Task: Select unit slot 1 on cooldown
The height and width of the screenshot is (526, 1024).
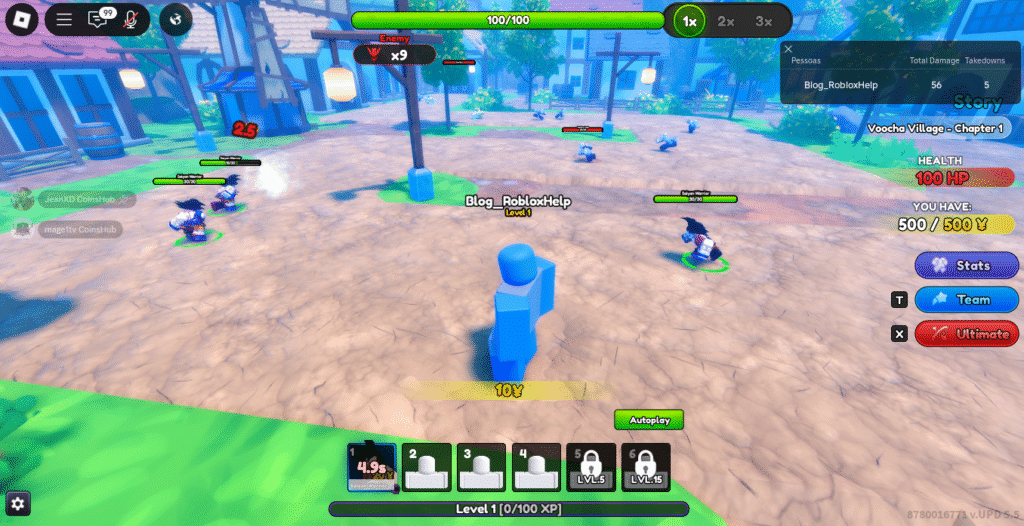Action: [x=372, y=468]
